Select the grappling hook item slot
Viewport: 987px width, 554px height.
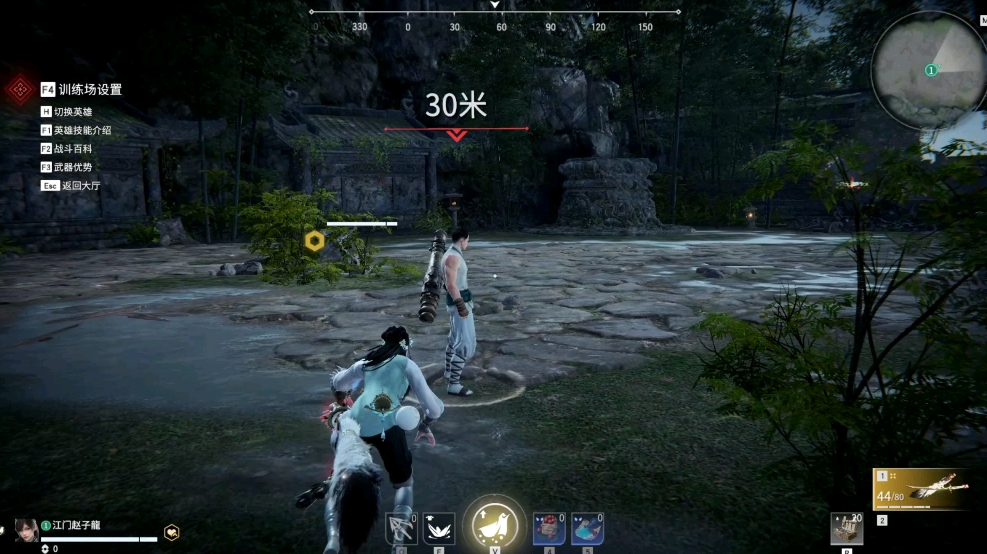tap(401, 528)
